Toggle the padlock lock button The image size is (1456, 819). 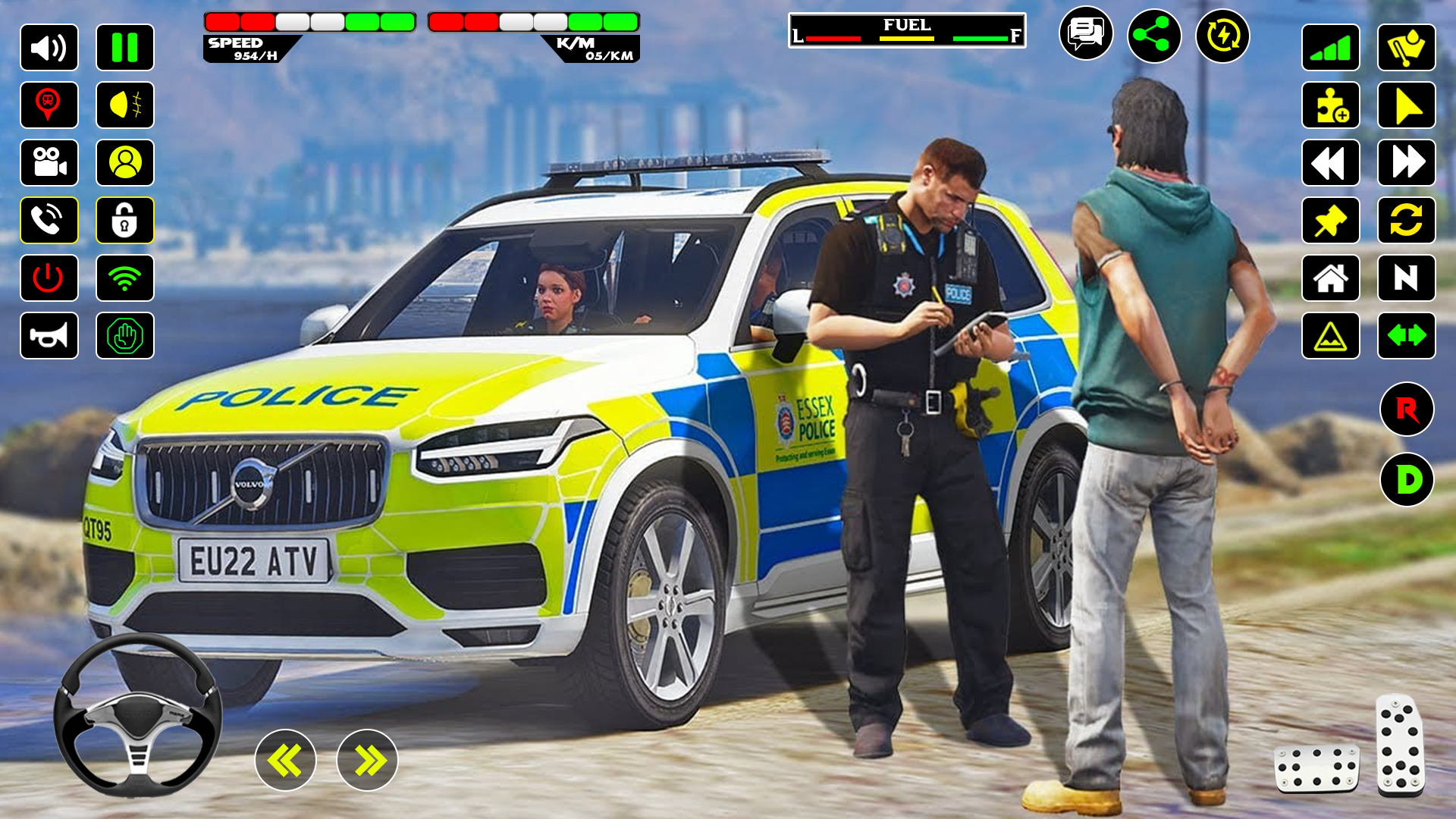(x=125, y=221)
